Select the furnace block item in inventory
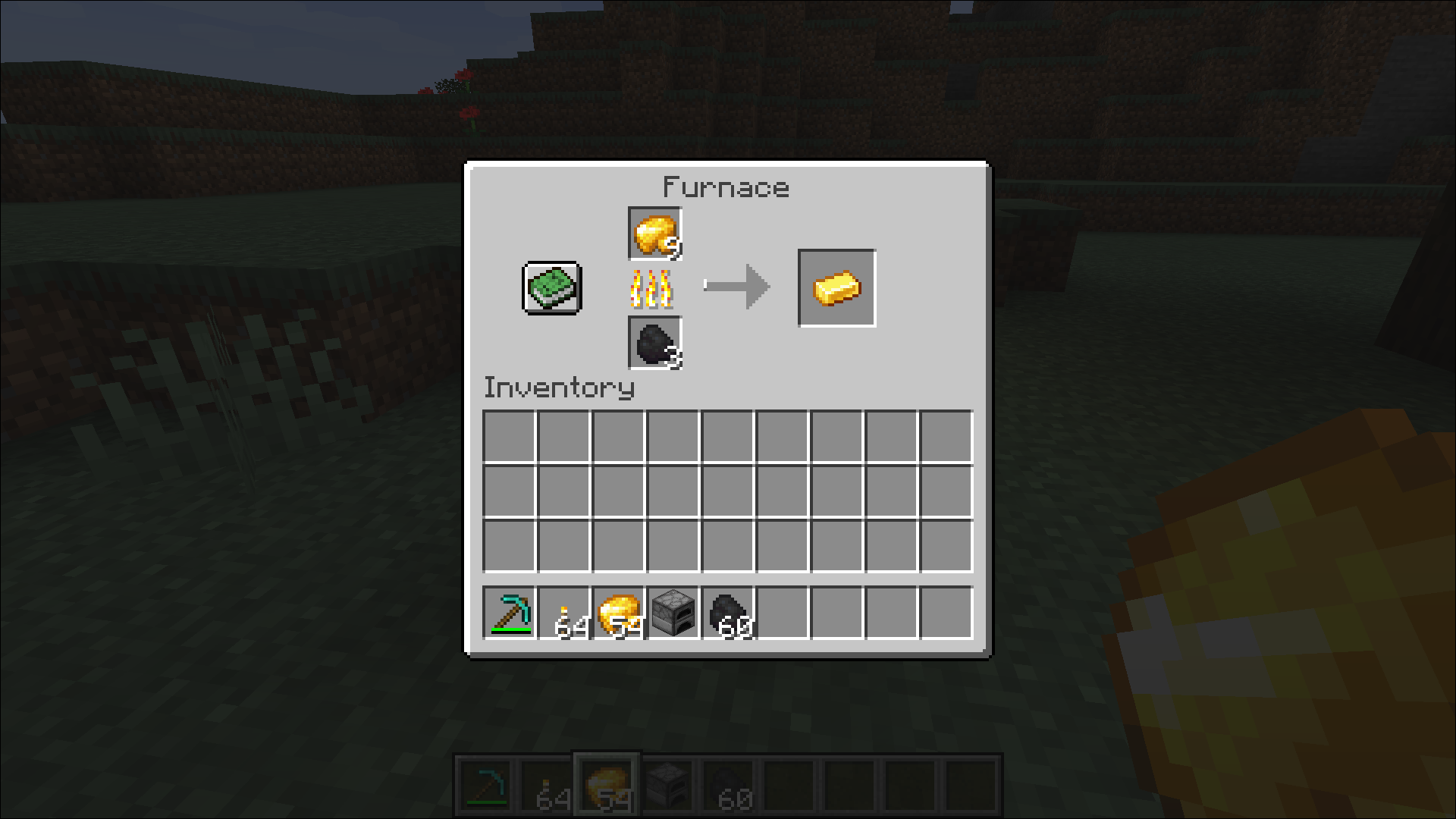This screenshot has width=1456, height=819. point(673,613)
